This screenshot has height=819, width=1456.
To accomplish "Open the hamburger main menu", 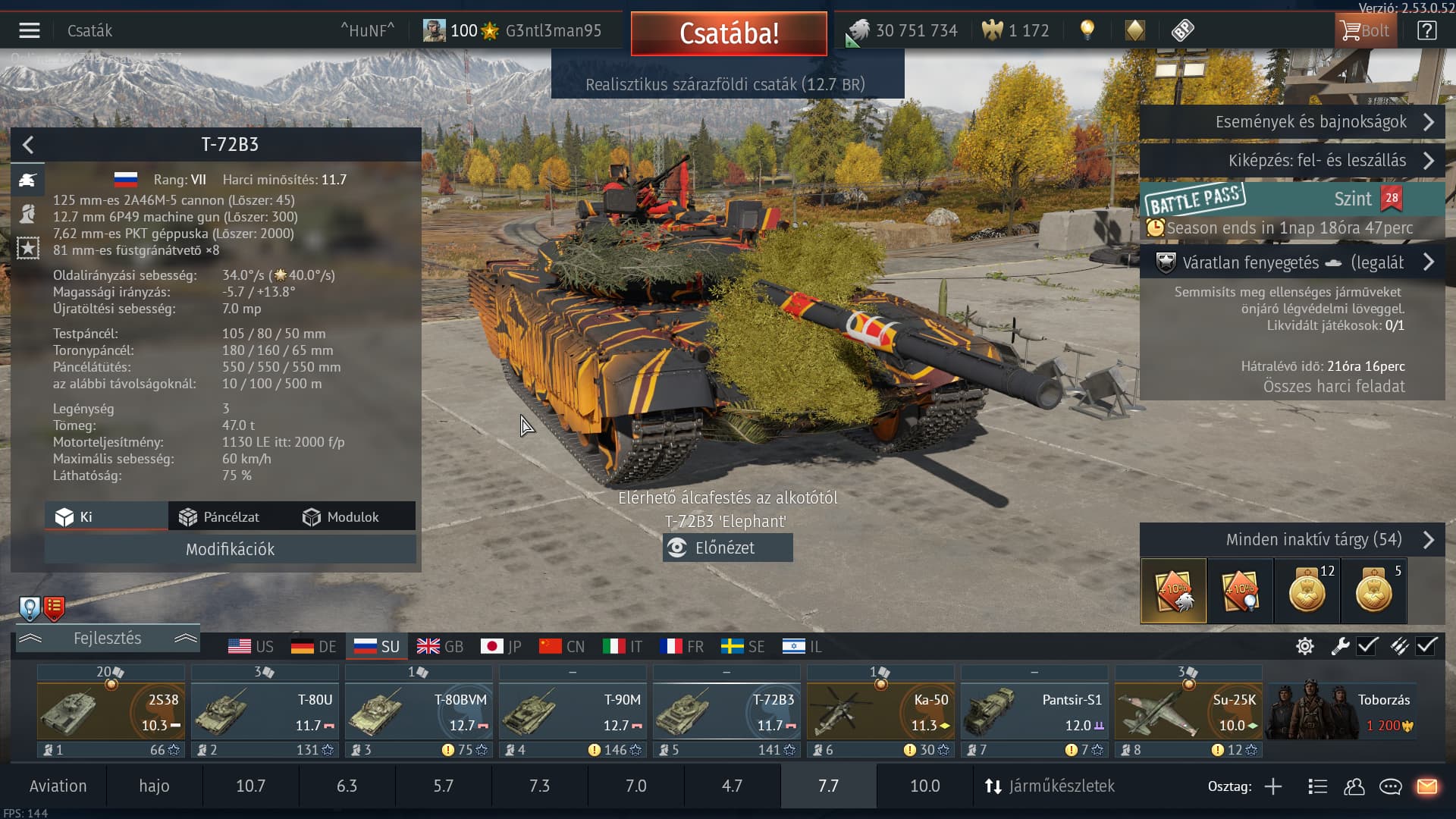I will [x=30, y=30].
